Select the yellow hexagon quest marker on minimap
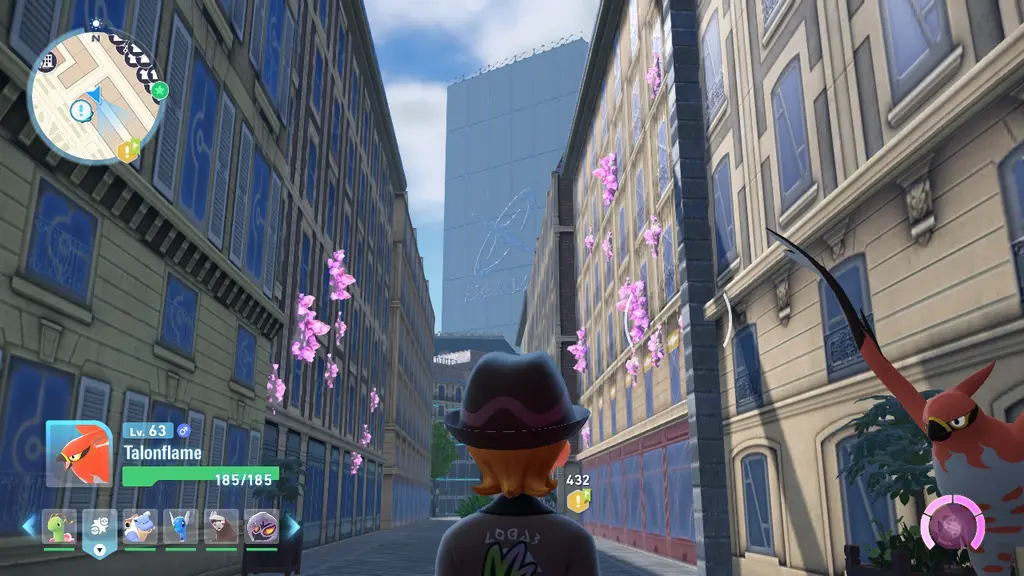The image size is (1024, 576). coord(127,151)
